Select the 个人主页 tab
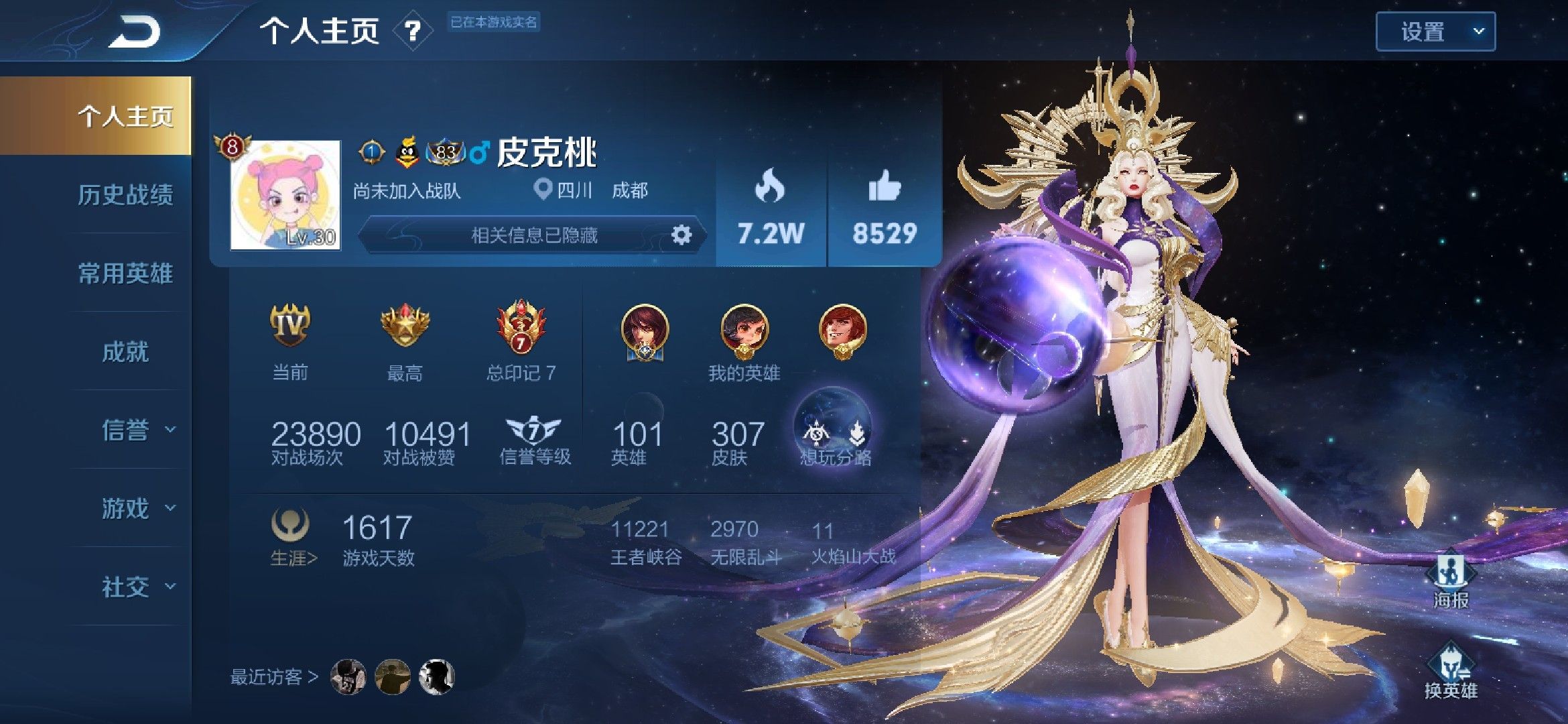Image resolution: width=1568 pixels, height=724 pixels. coord(125,117)
